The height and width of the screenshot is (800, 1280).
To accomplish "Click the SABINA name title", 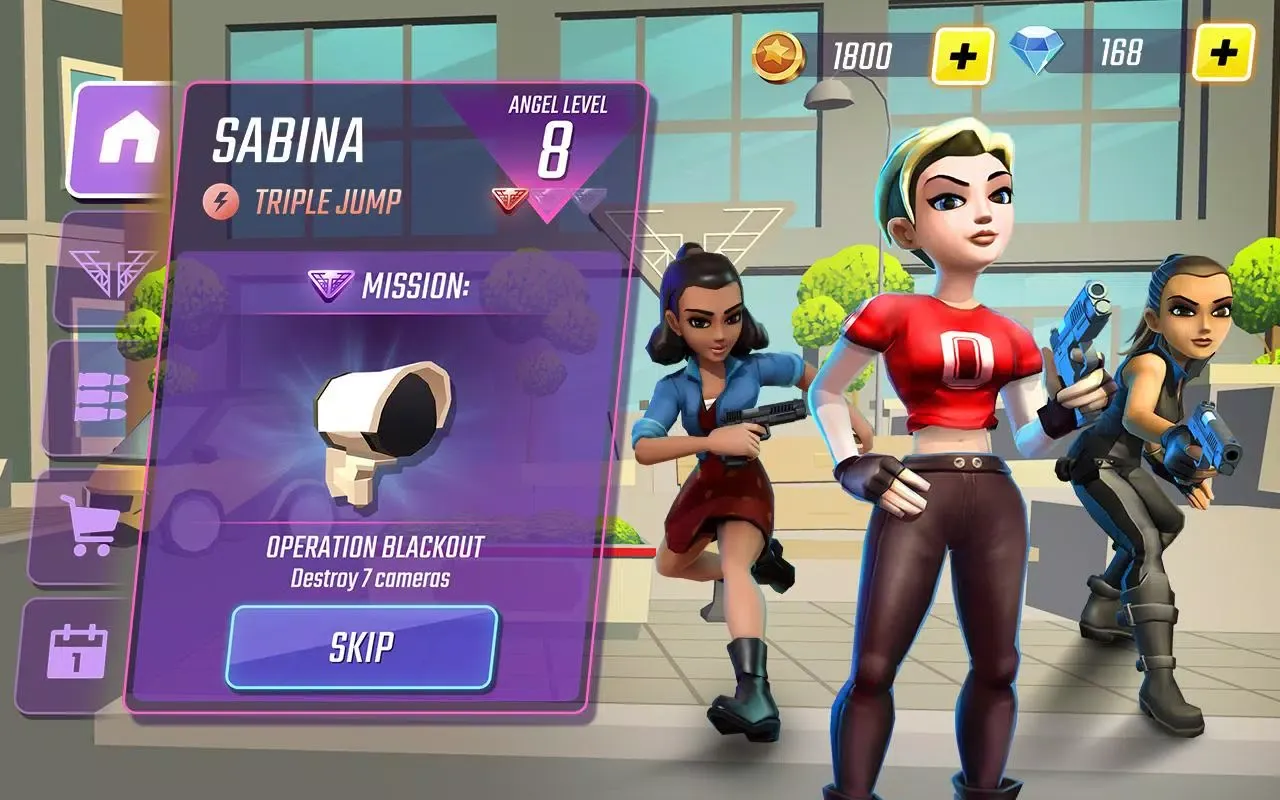I will pos(289,140).
